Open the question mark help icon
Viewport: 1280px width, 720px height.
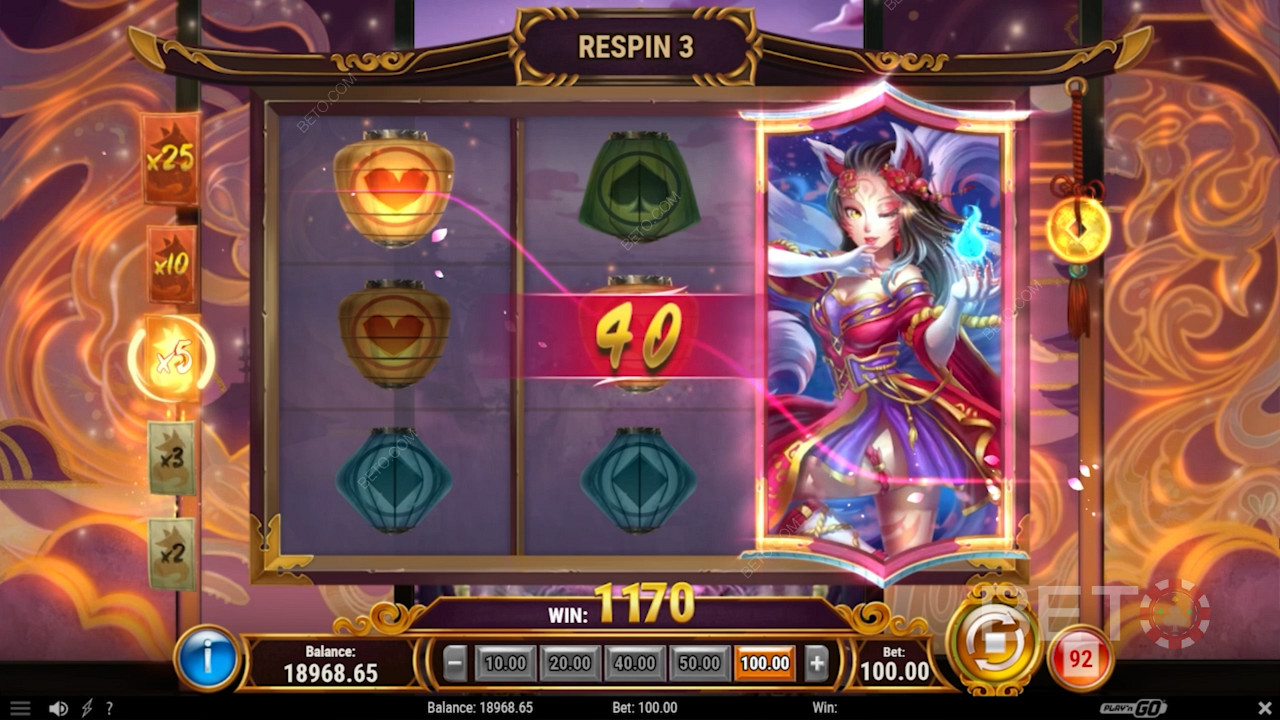click(109, 708)
